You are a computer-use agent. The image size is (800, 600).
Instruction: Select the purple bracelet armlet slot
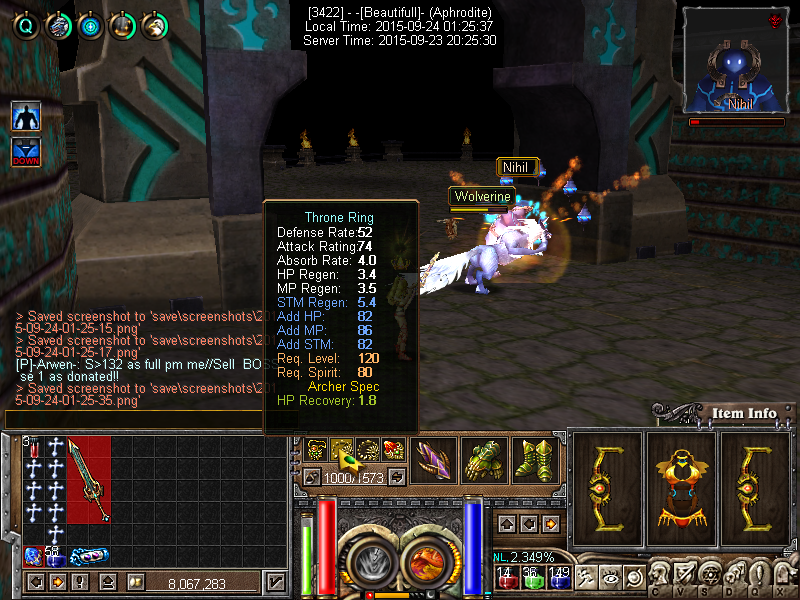point(433,461)
